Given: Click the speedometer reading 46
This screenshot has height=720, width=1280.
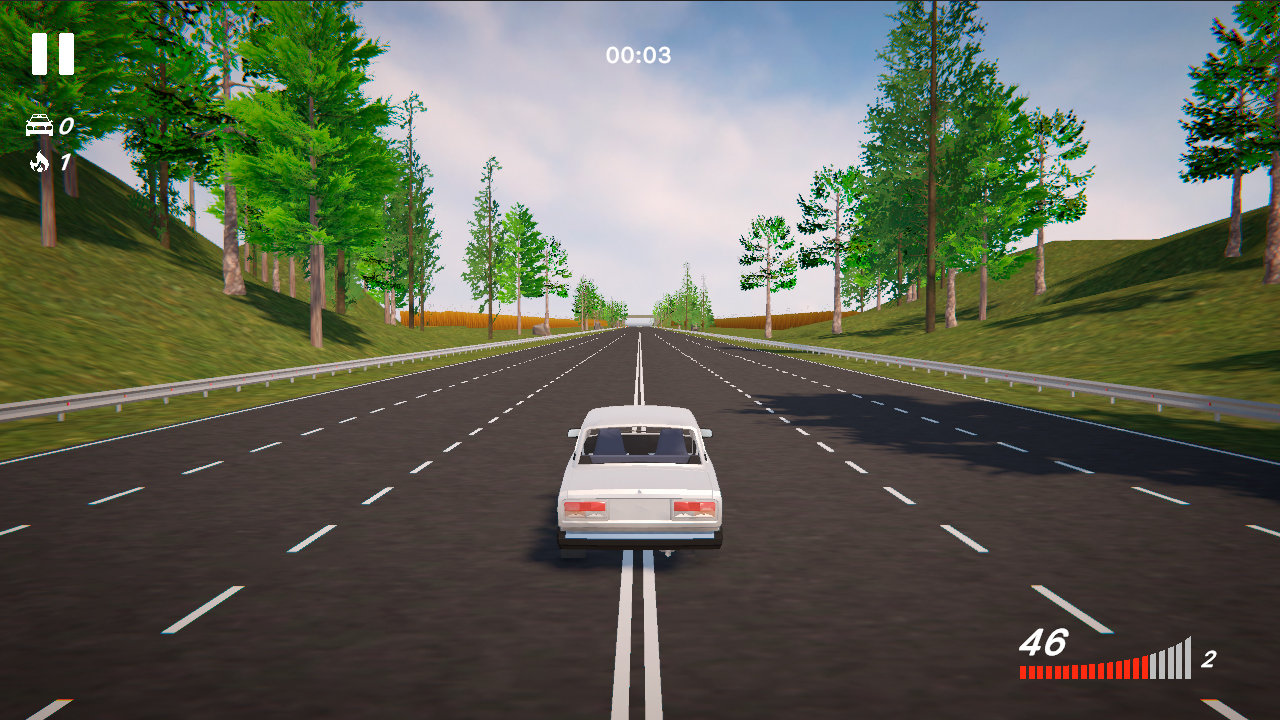Looking at the screenshot, I should [x=1044, y=643].
